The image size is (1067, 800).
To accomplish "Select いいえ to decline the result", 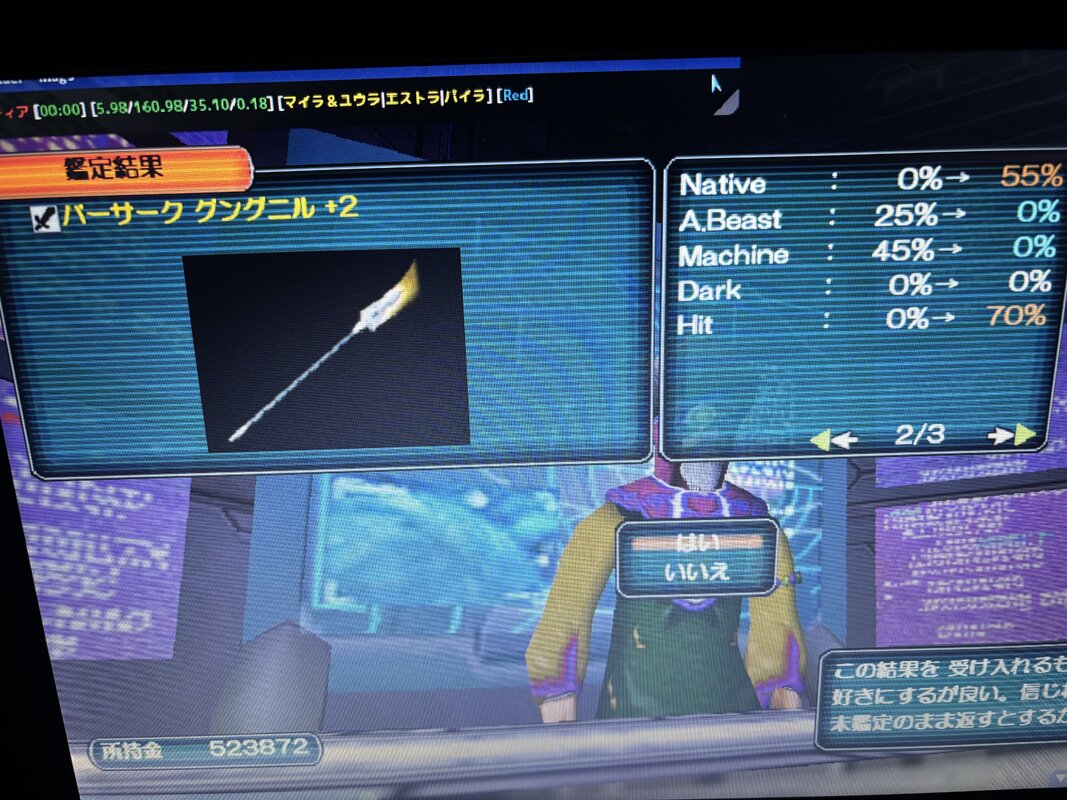I will click(x=696, y=572).
